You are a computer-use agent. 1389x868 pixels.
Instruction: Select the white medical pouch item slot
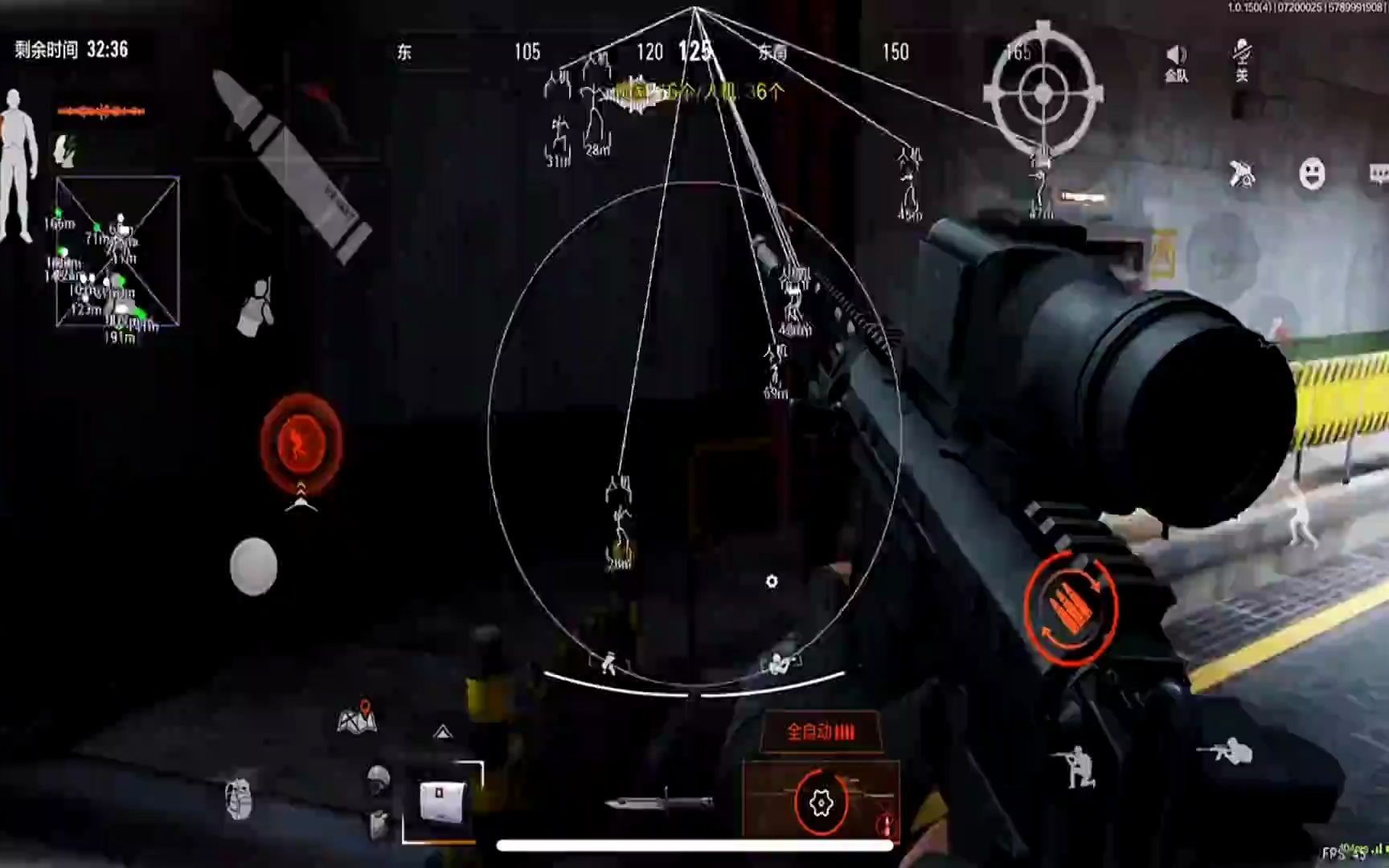click(442, 801)
